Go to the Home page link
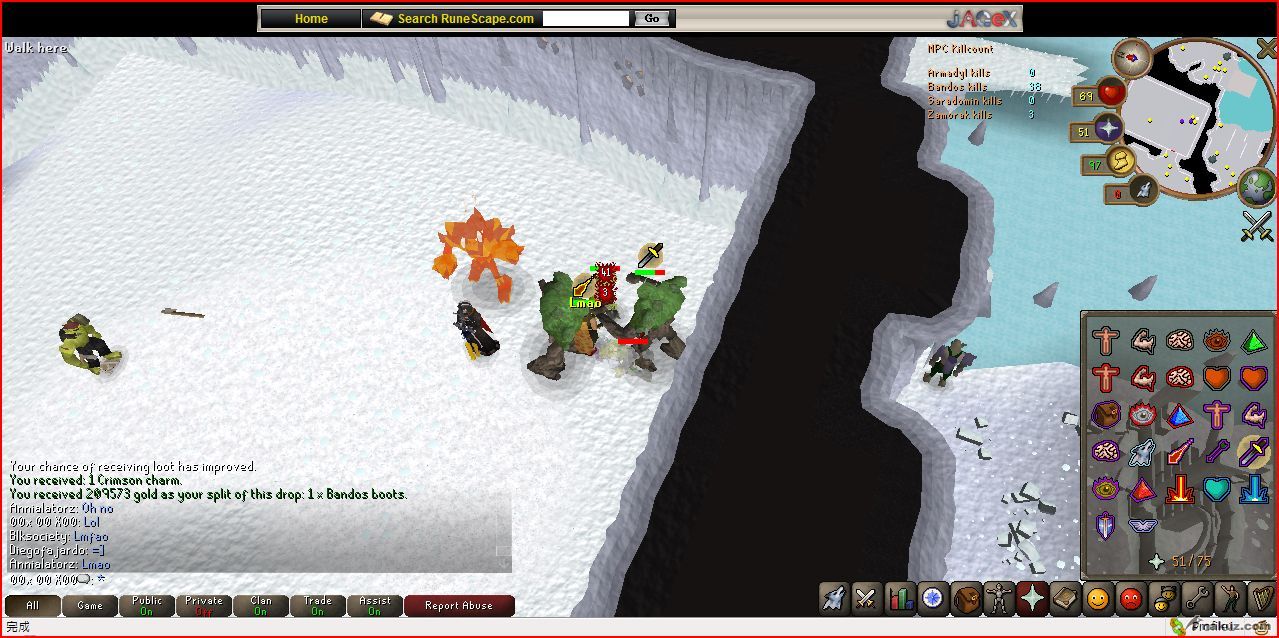Viewport: 1279px width, 638px height. click(311, 18)
